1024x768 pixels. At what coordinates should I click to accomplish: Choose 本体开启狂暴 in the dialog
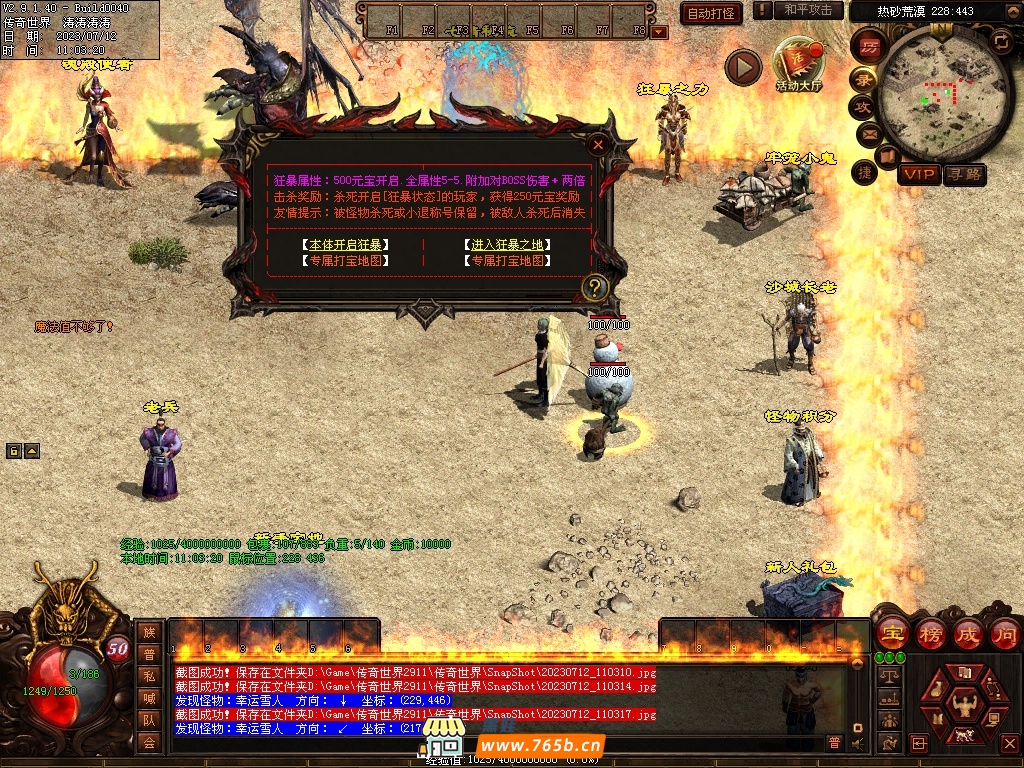point(345,244)
